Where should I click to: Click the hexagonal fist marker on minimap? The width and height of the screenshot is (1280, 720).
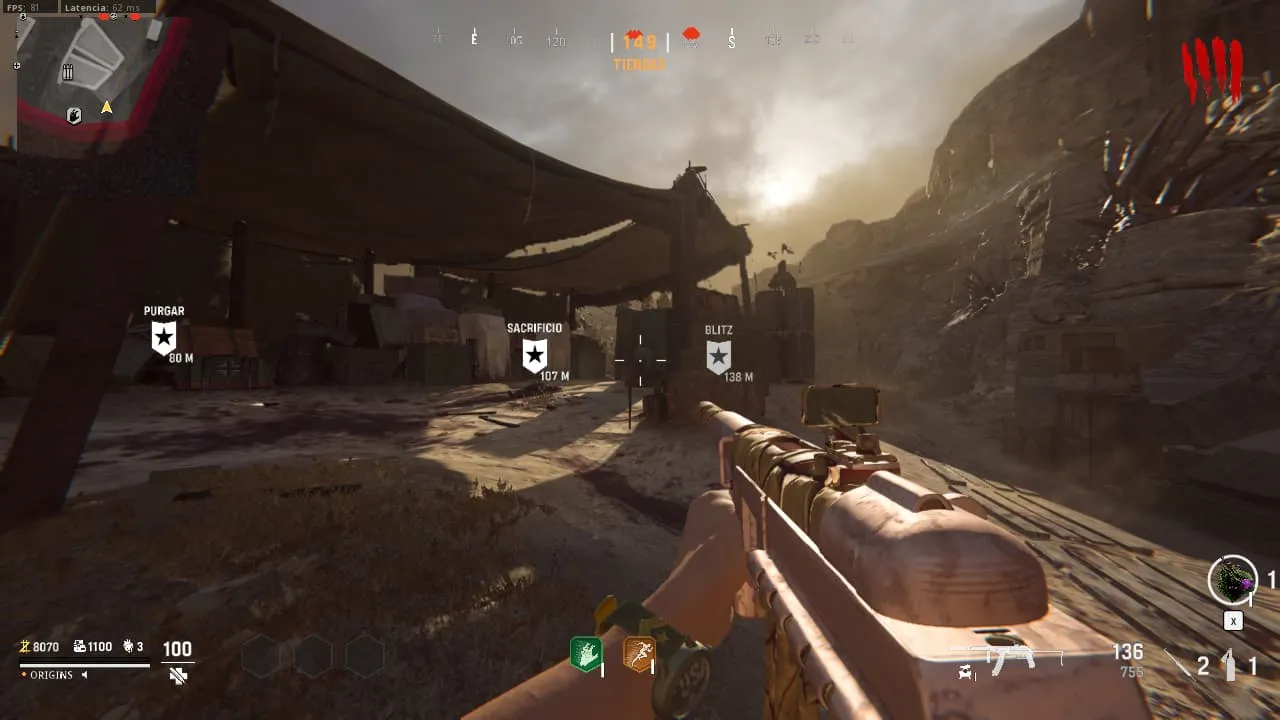74,116
